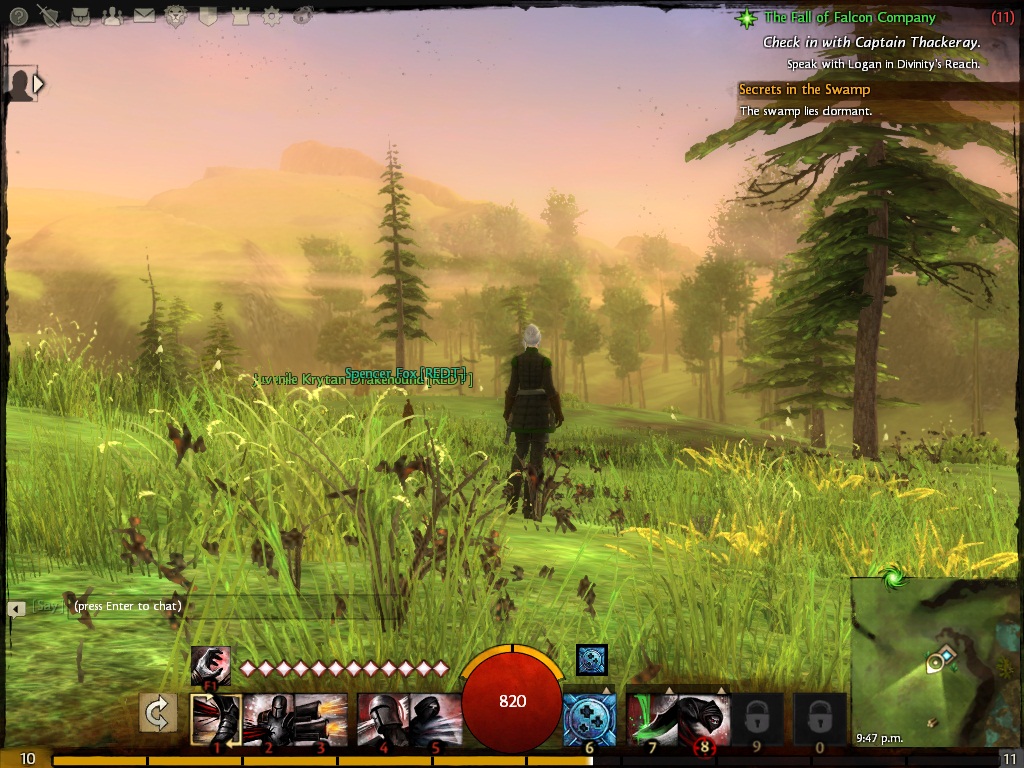The height and width of the screenshot is (768, 1024).
Task: Activate the hooded figure utility skill slot 8
Action: (704, 720)
